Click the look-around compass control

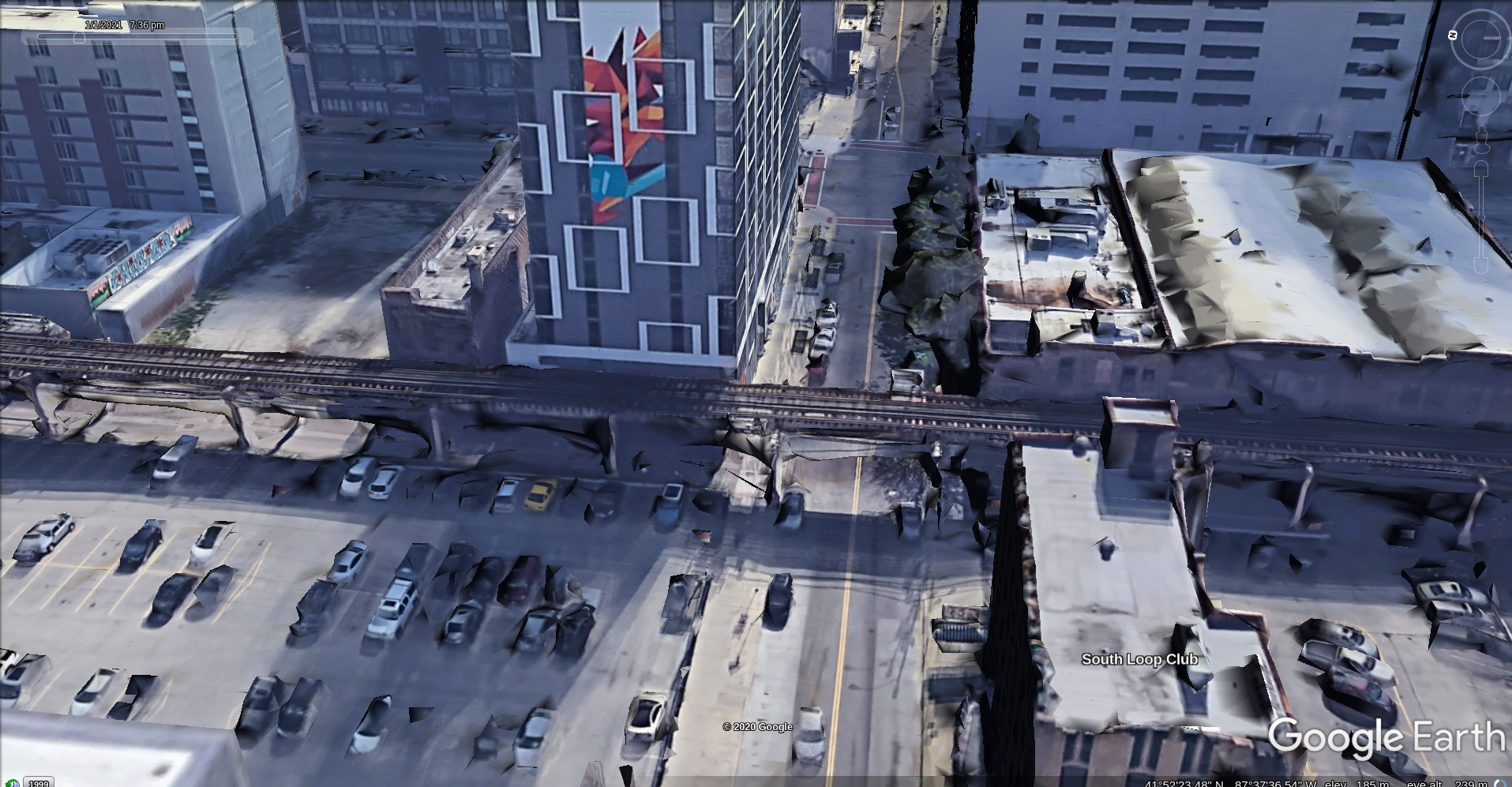(1481, 38)
